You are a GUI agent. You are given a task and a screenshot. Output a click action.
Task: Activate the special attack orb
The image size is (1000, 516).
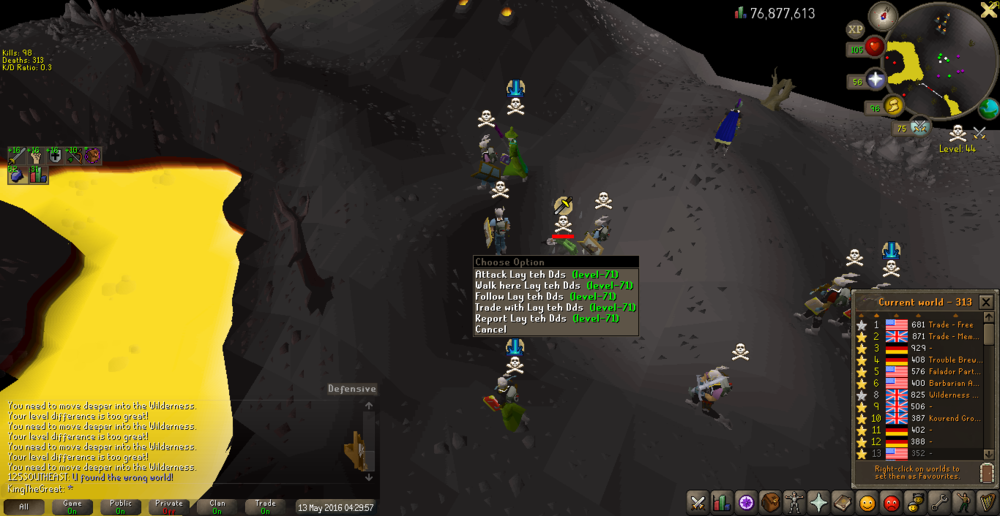click(920, 126)
